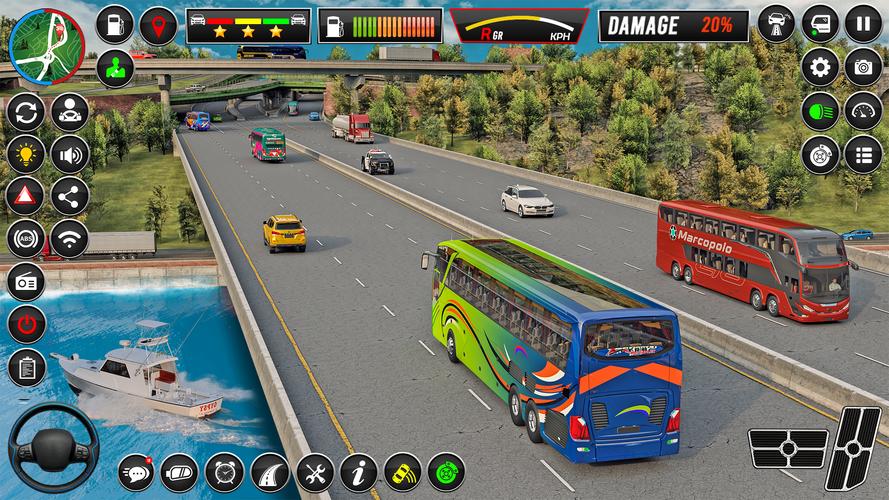The height and width of the screenshot is (500, 889).
Task: Open the red location pin marker
Action: (158, 25)
